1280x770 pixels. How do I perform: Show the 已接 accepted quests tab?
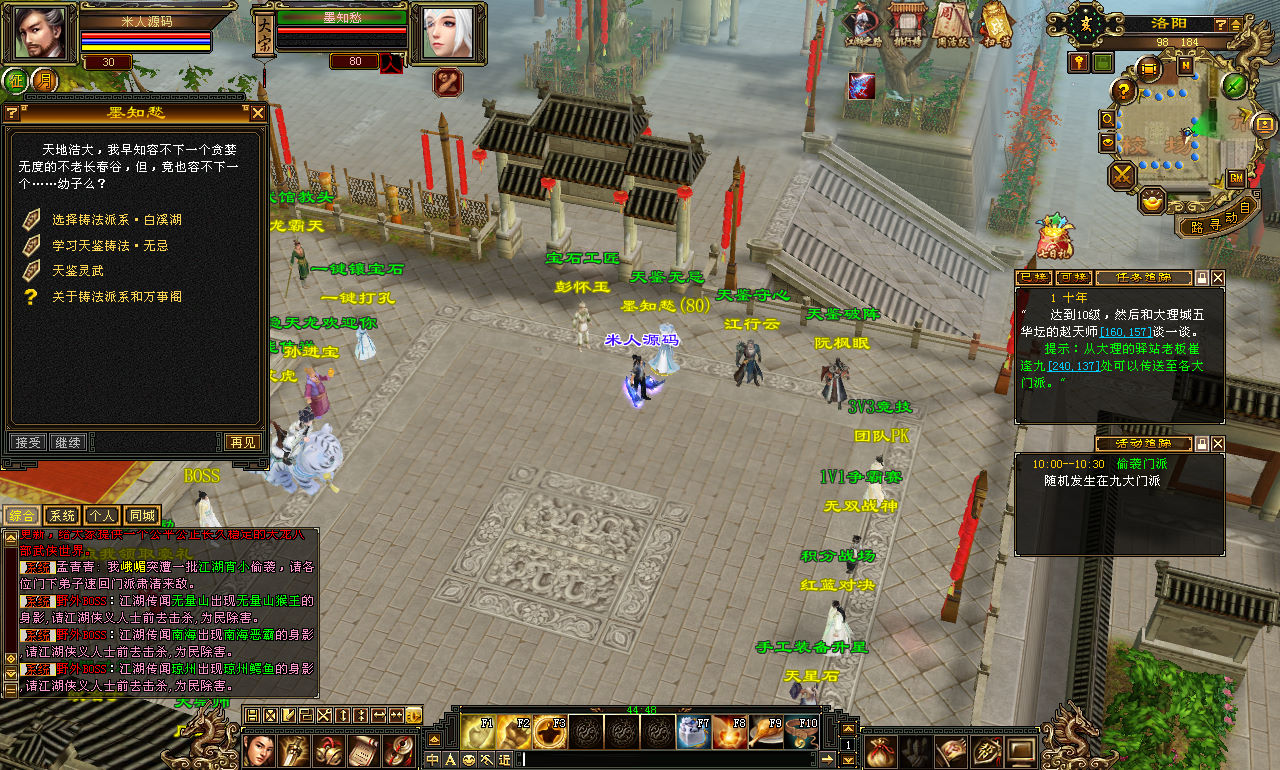click(1034, 277)
